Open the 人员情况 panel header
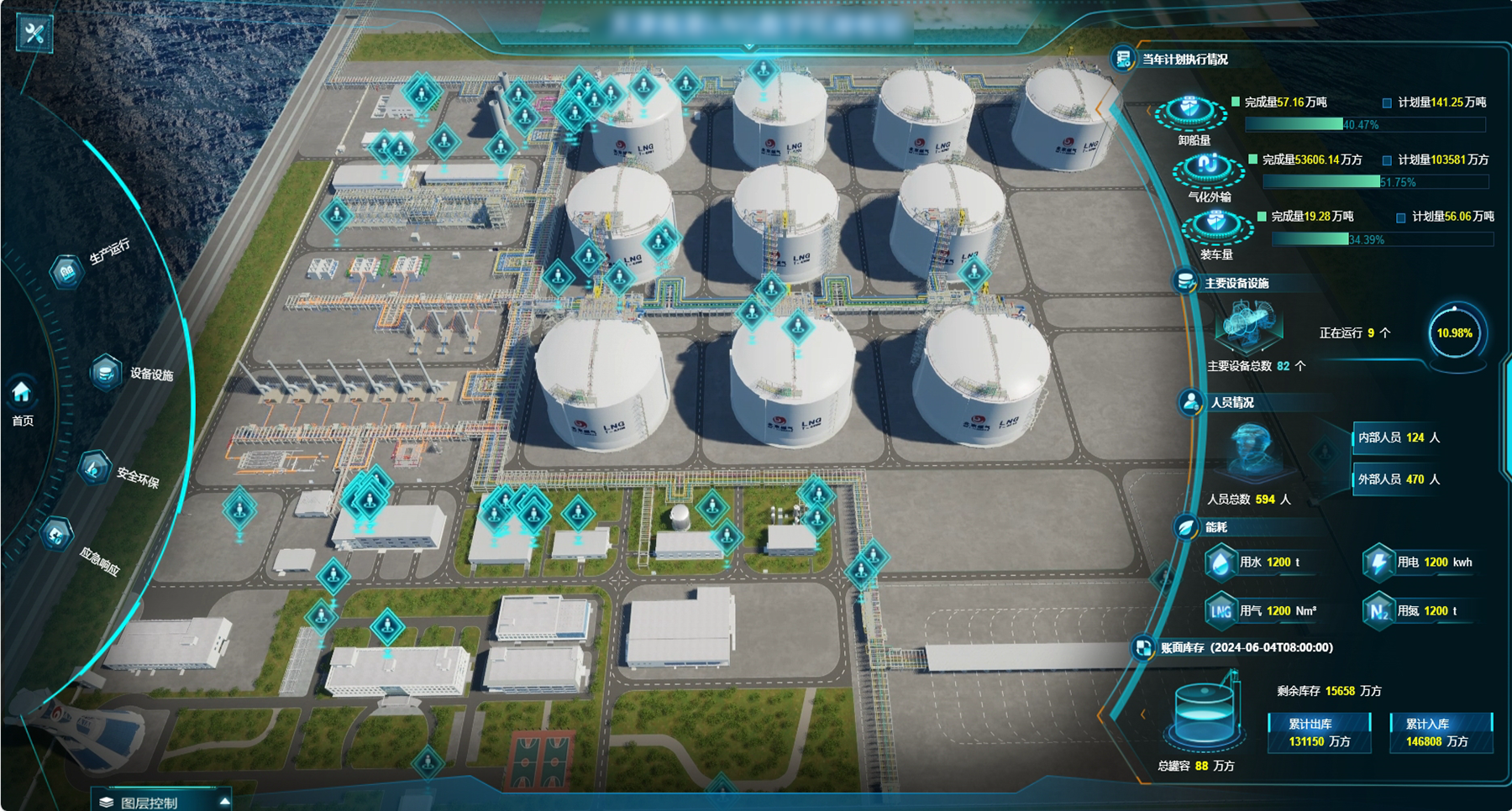Viewport: 1512px width, 811px height. click(1231, 403)
